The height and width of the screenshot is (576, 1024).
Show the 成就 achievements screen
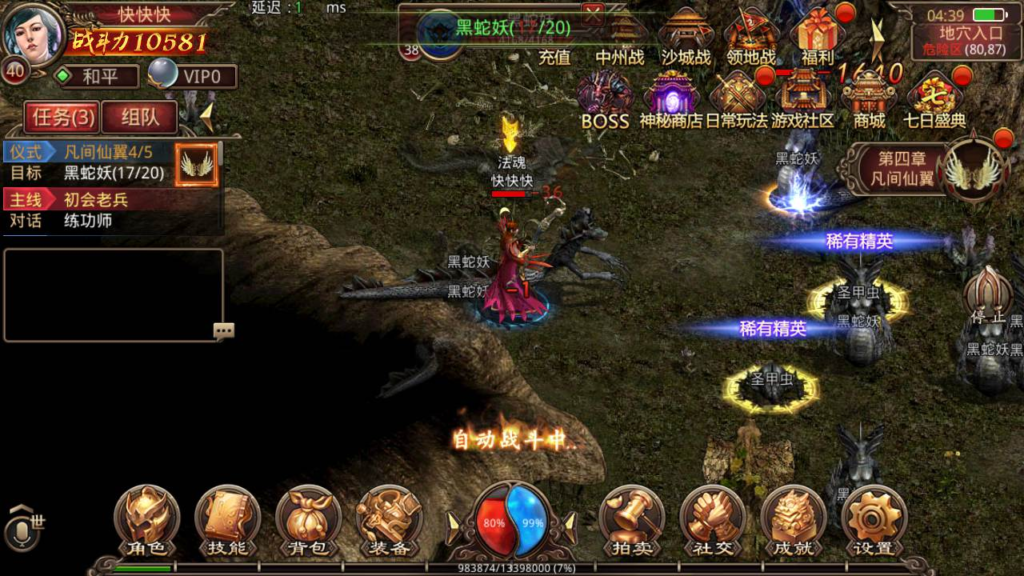click(793, 520)
